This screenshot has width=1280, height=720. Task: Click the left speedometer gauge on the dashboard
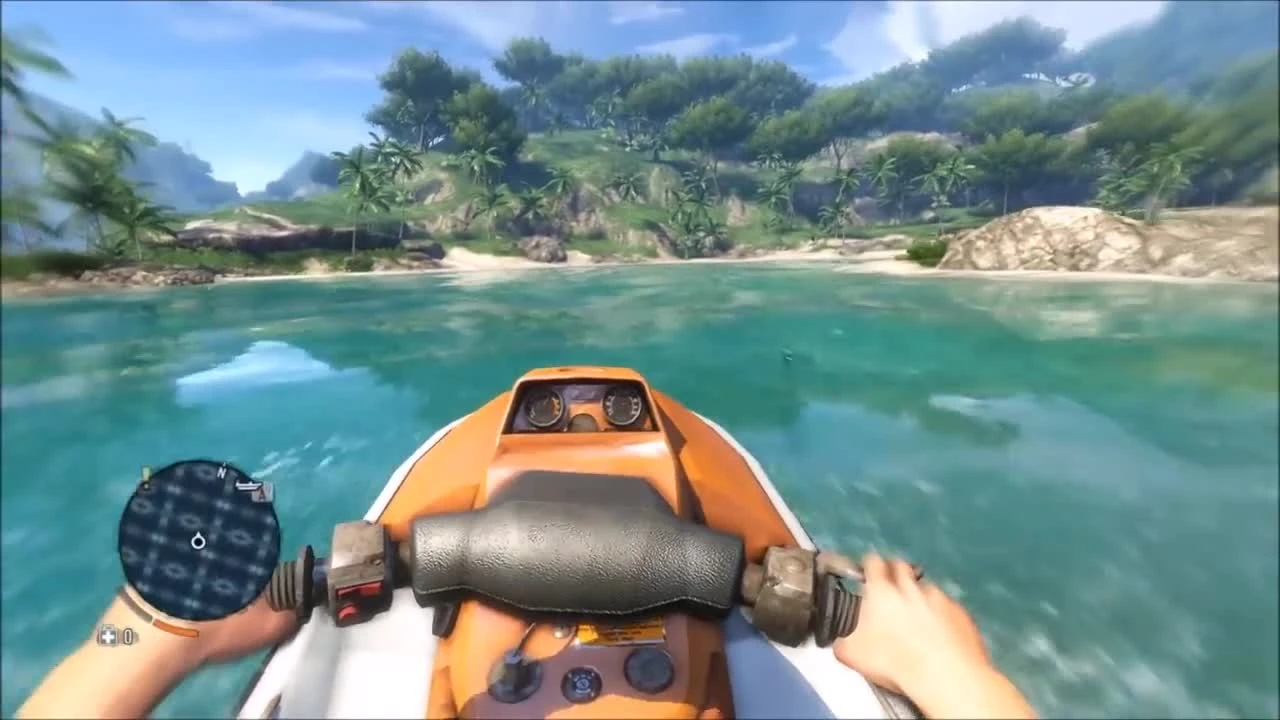tap(546, 410)
